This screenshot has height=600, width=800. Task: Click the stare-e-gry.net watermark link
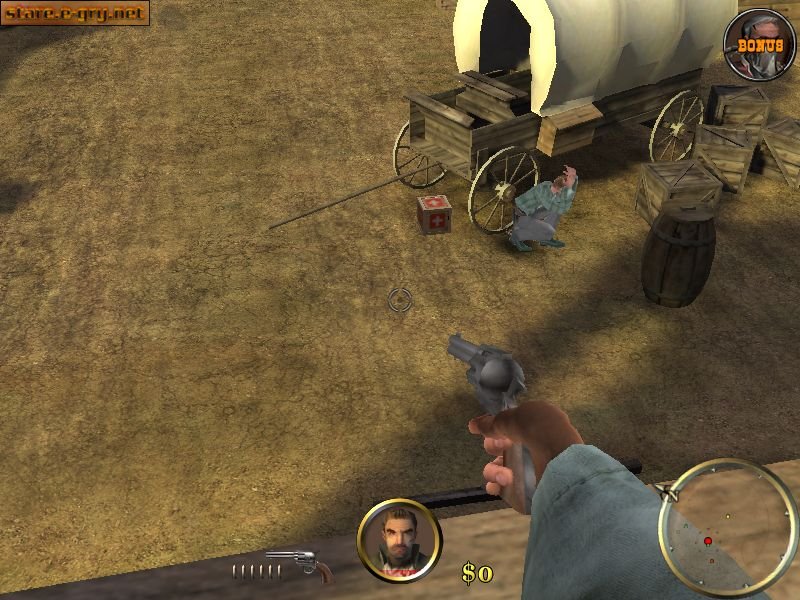(x=75, y=13)
